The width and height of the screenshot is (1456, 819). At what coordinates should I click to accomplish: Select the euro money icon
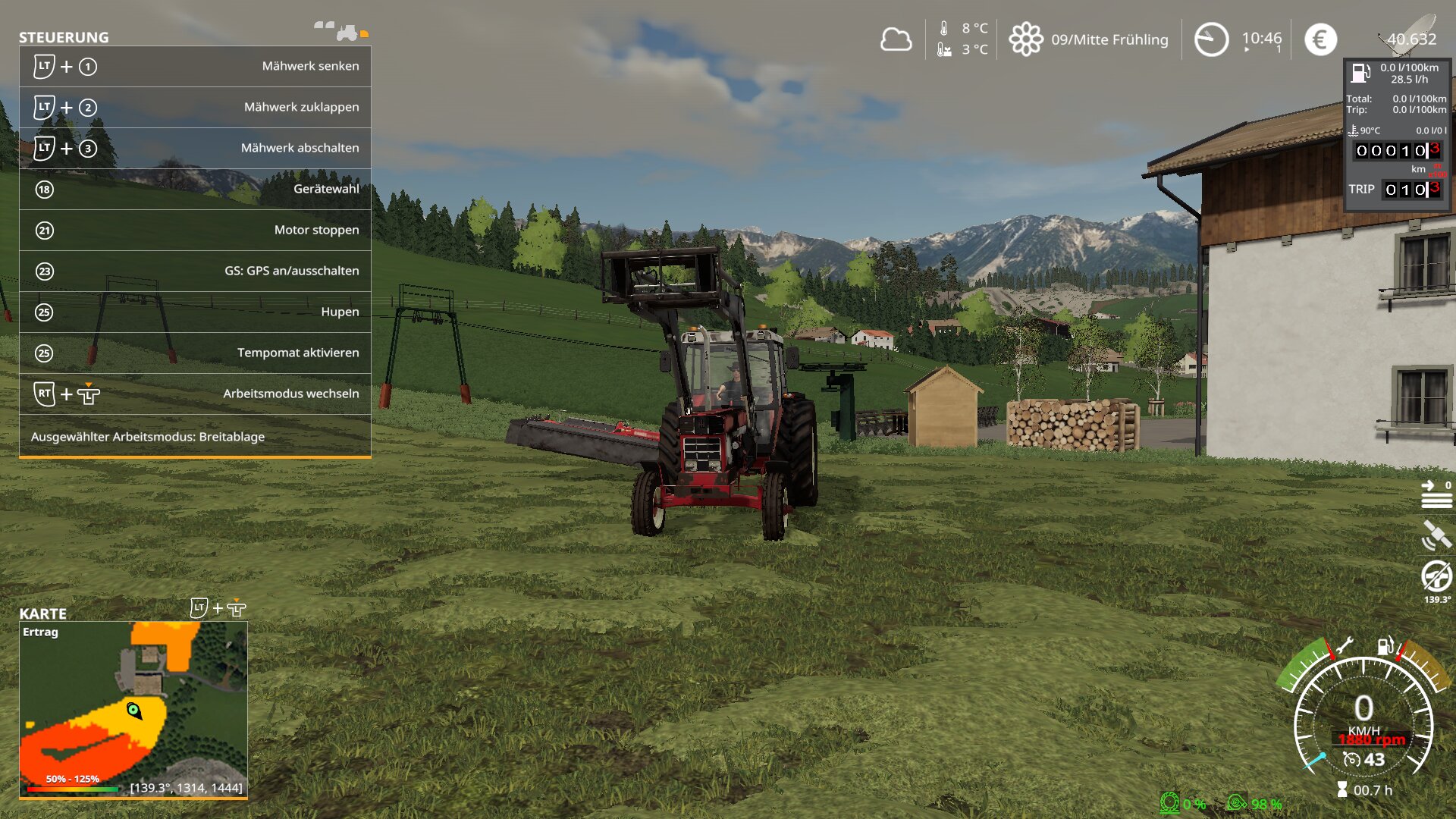(x=1320, y=39)
